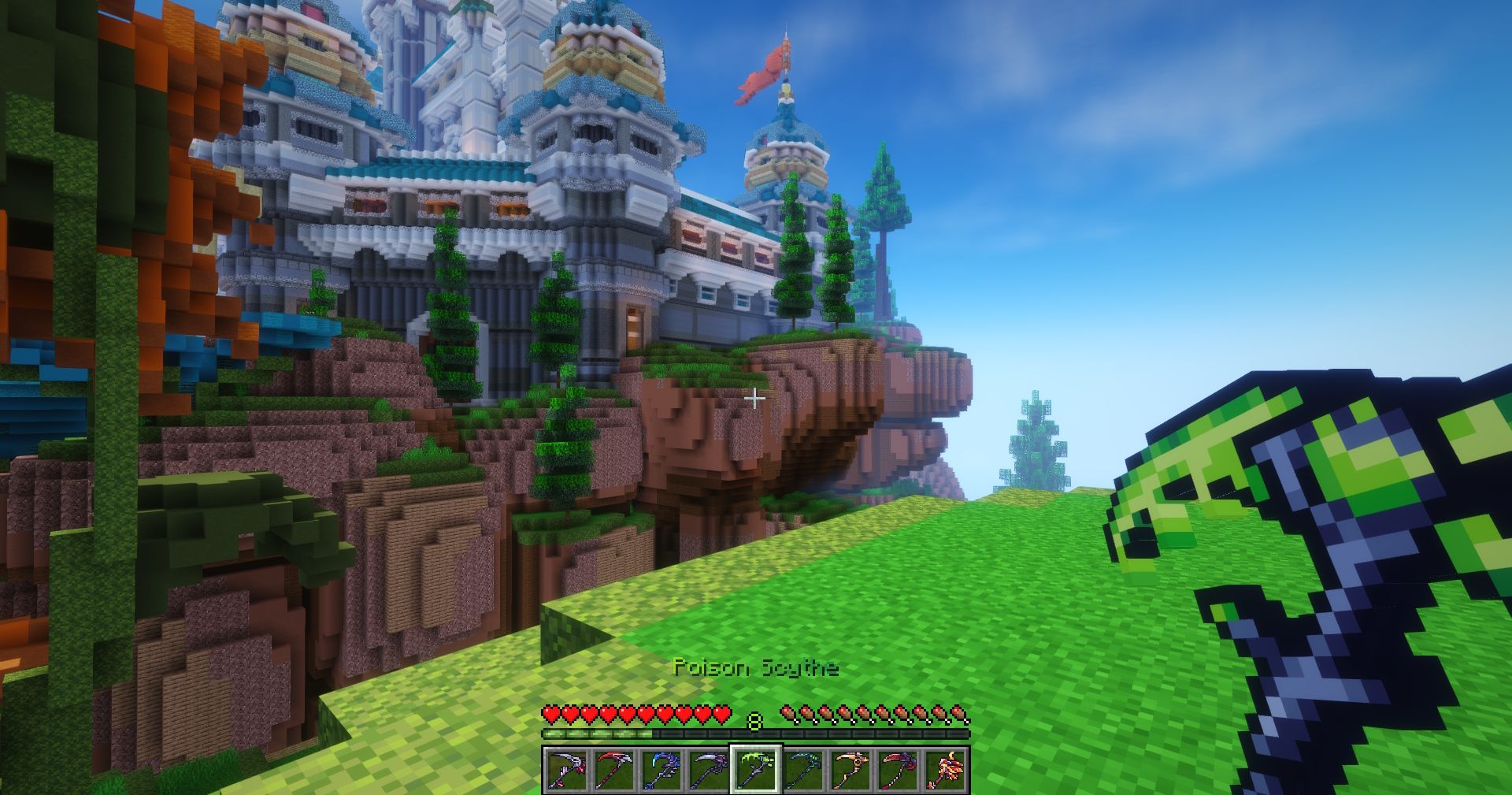Select the blue scythe in hotbar slot 3

point(661,769)
